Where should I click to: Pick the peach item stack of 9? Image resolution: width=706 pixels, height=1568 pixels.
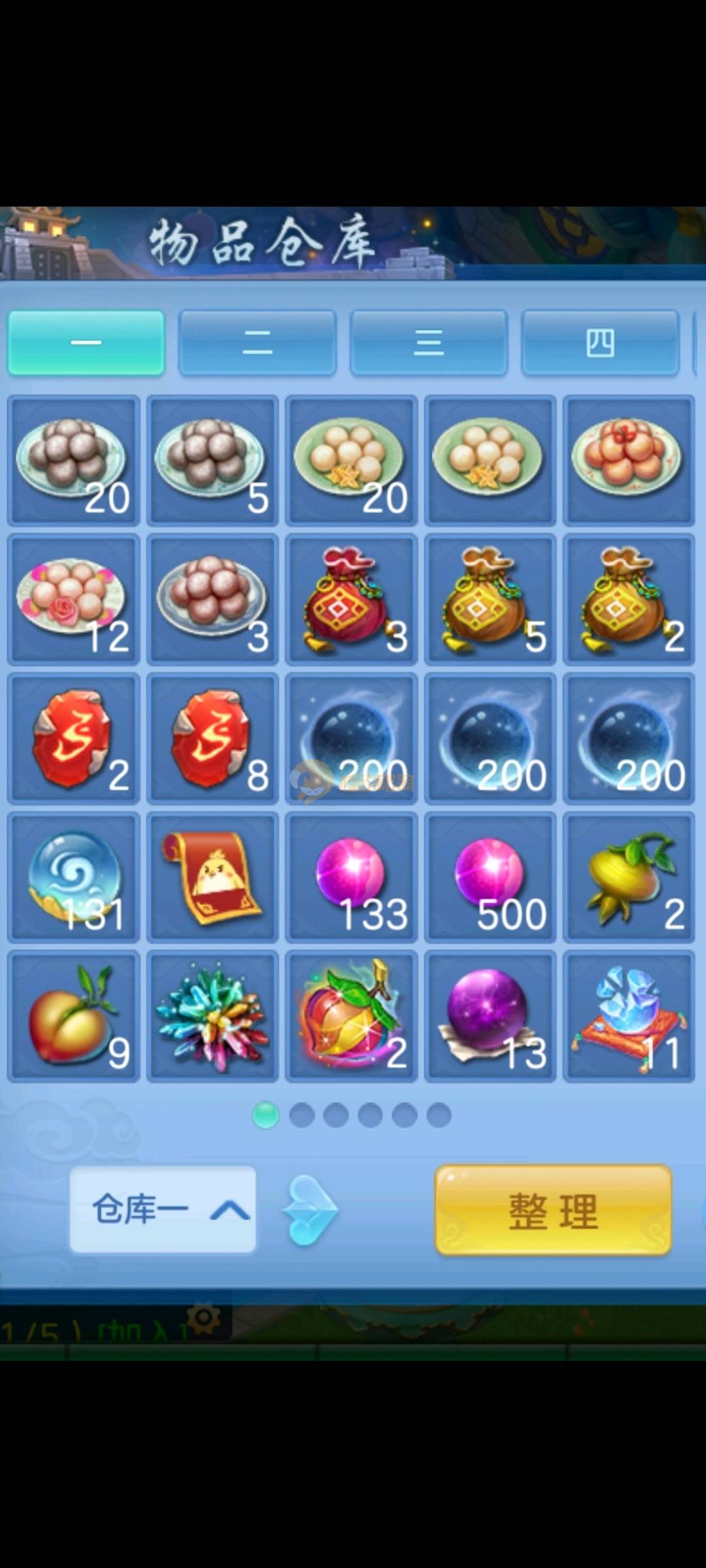point(74,1016)
